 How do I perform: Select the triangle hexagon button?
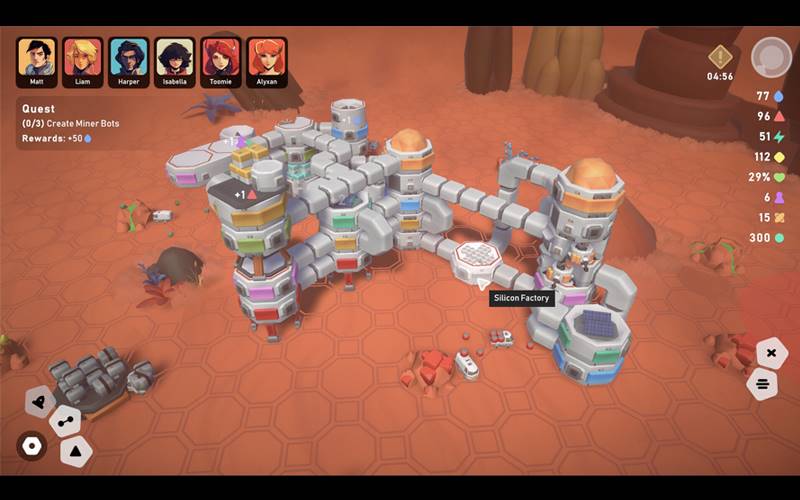tap(76, 451)
